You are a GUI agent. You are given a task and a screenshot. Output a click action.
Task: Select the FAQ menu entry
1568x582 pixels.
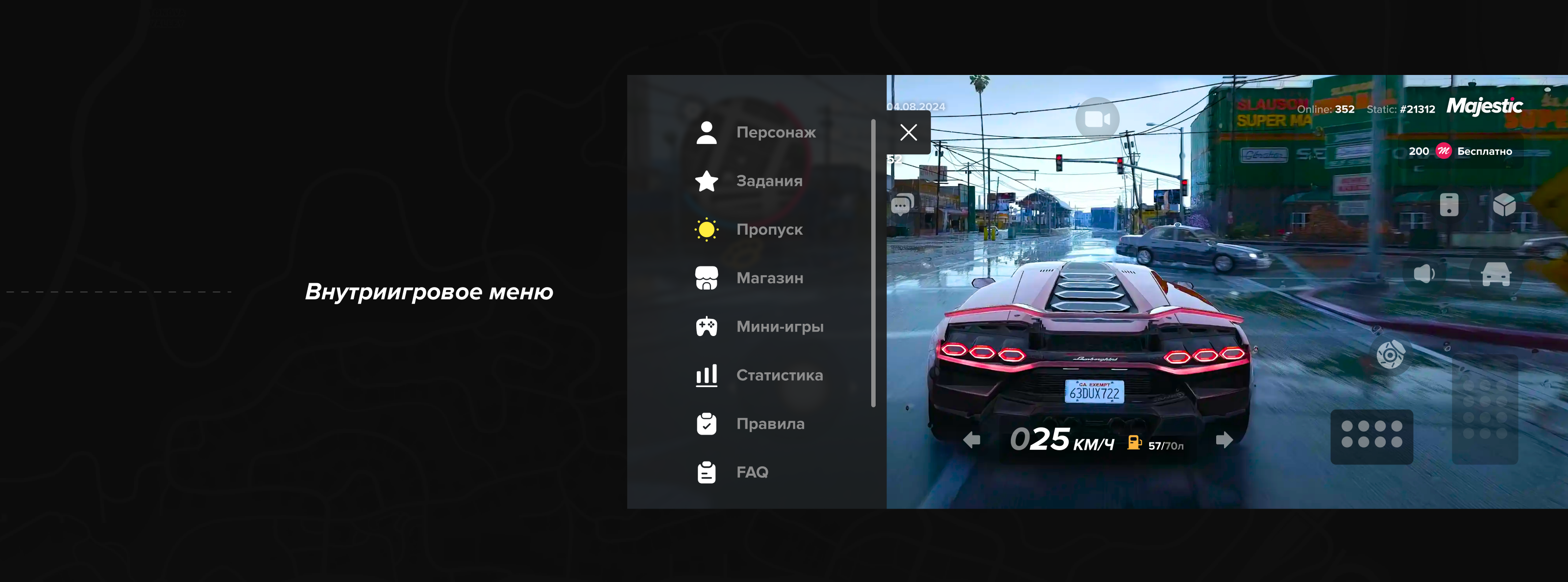[x=751, y=472]
